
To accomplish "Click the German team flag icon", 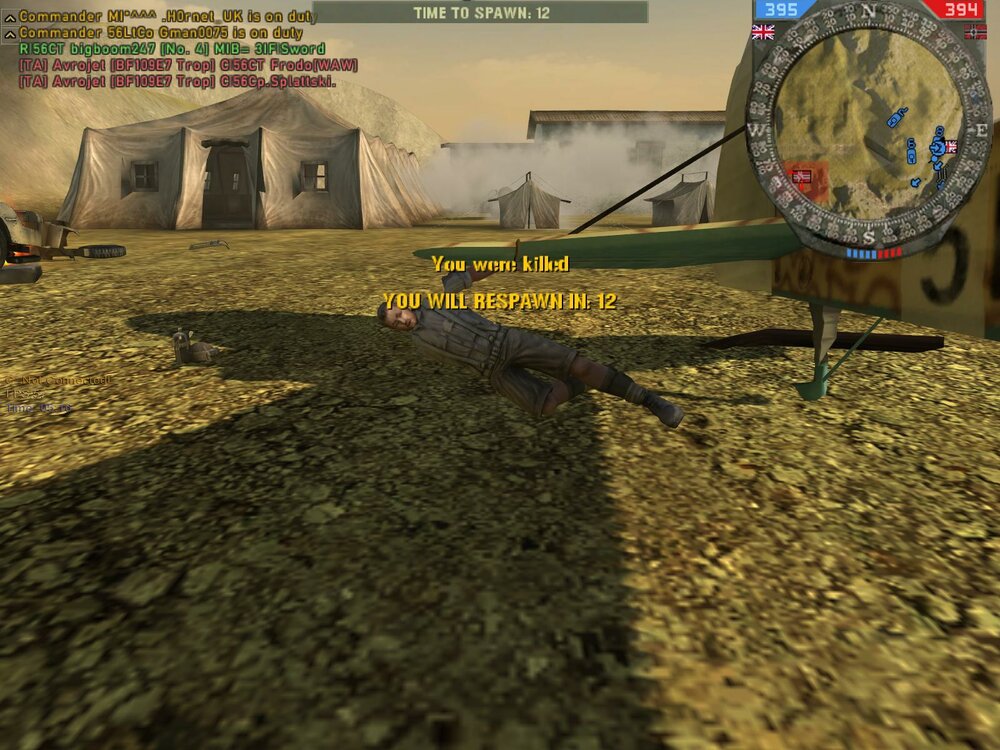I will [974, 32].
